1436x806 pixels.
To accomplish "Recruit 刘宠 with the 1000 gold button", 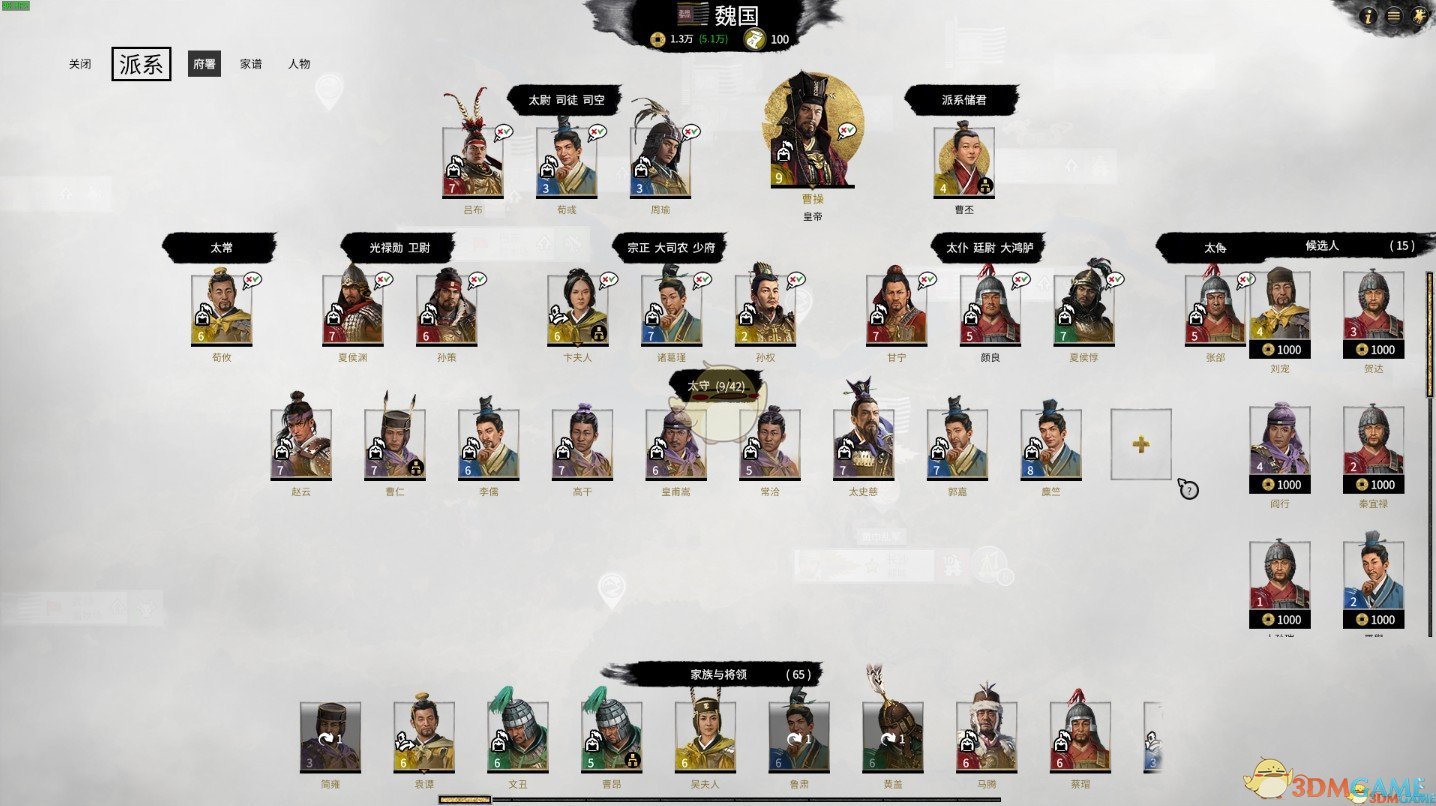I will [x=1281, y=350].
